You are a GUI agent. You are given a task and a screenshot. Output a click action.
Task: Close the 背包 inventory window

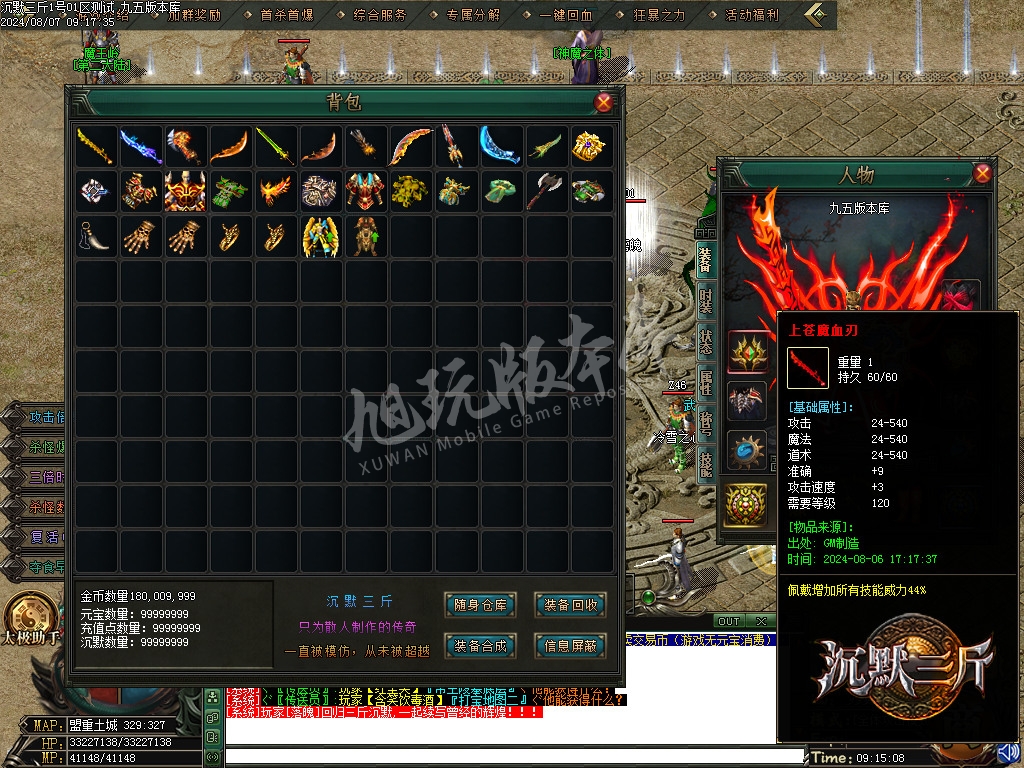(603, 102)
